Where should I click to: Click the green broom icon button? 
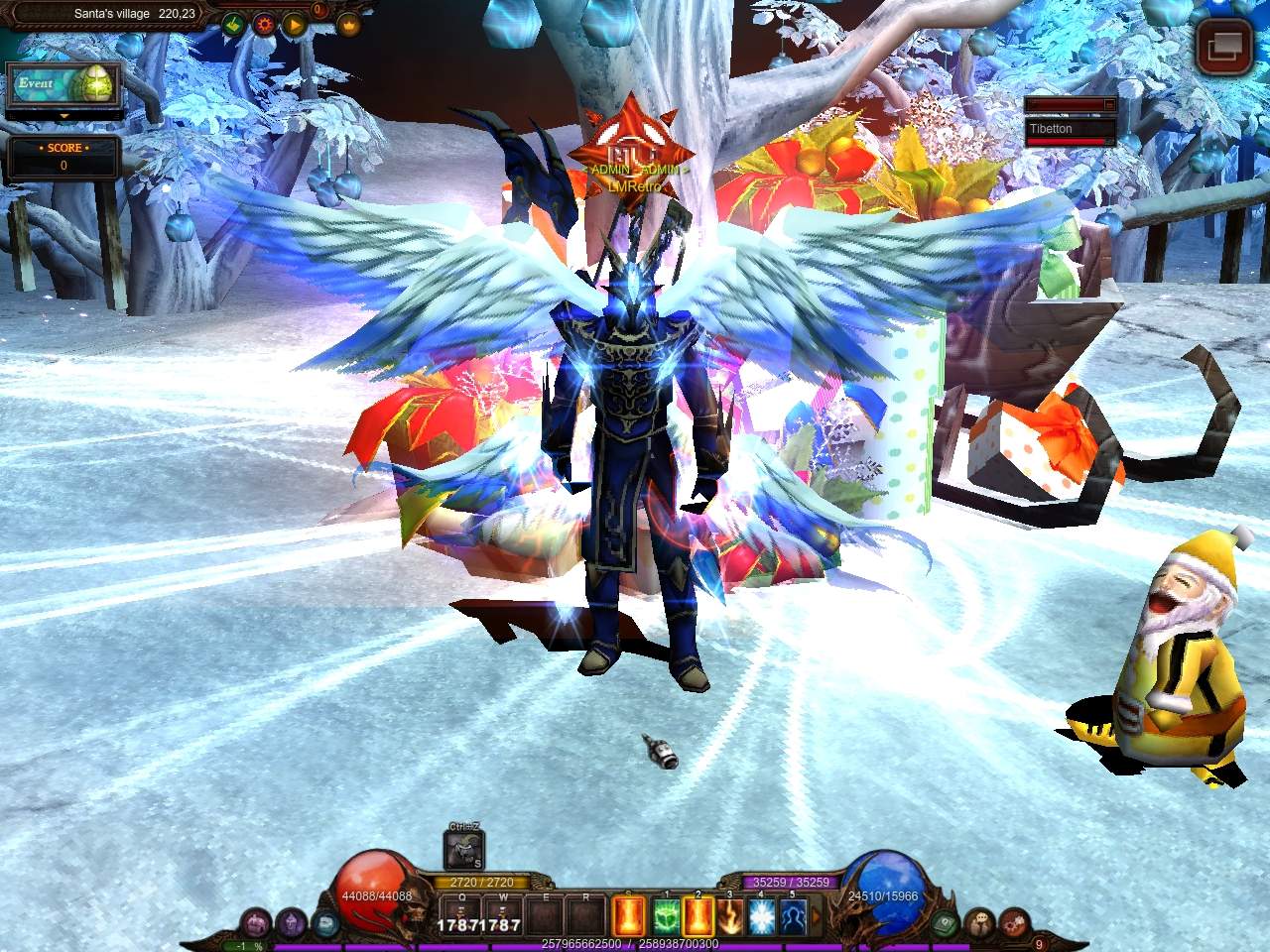pyautogui.click(x=233, y=24)
